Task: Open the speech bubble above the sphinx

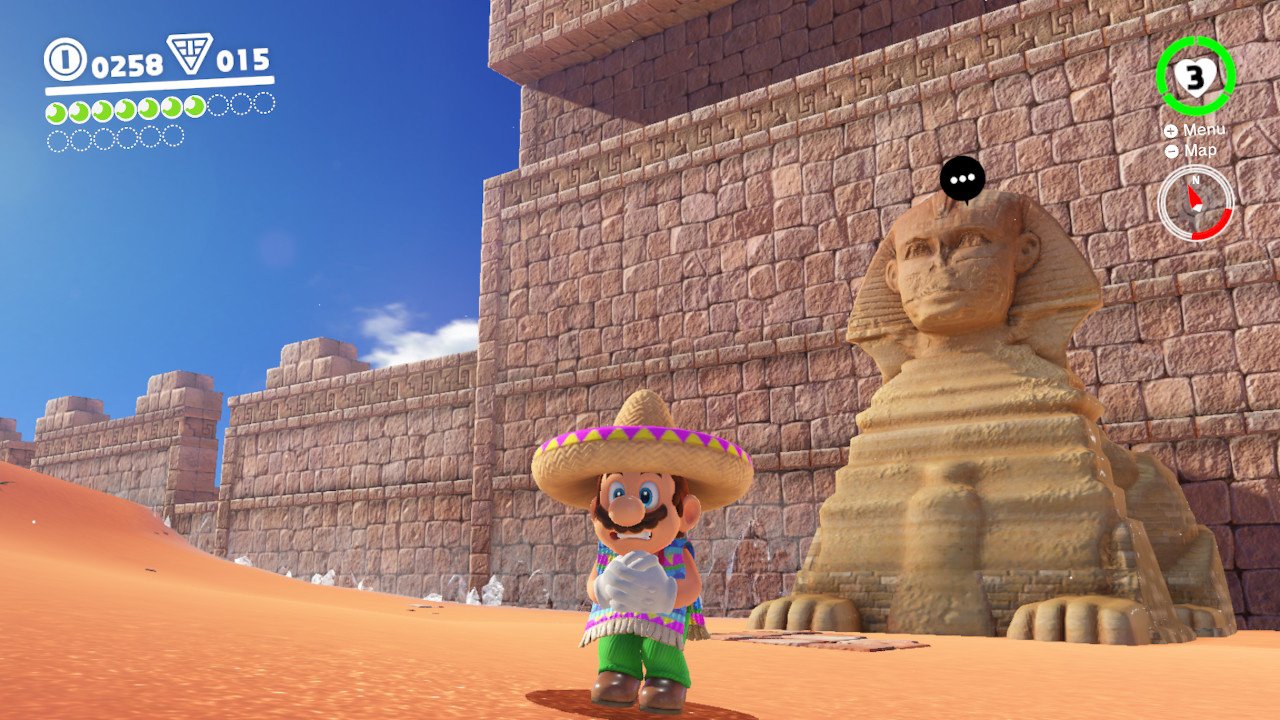Action: 962,180
